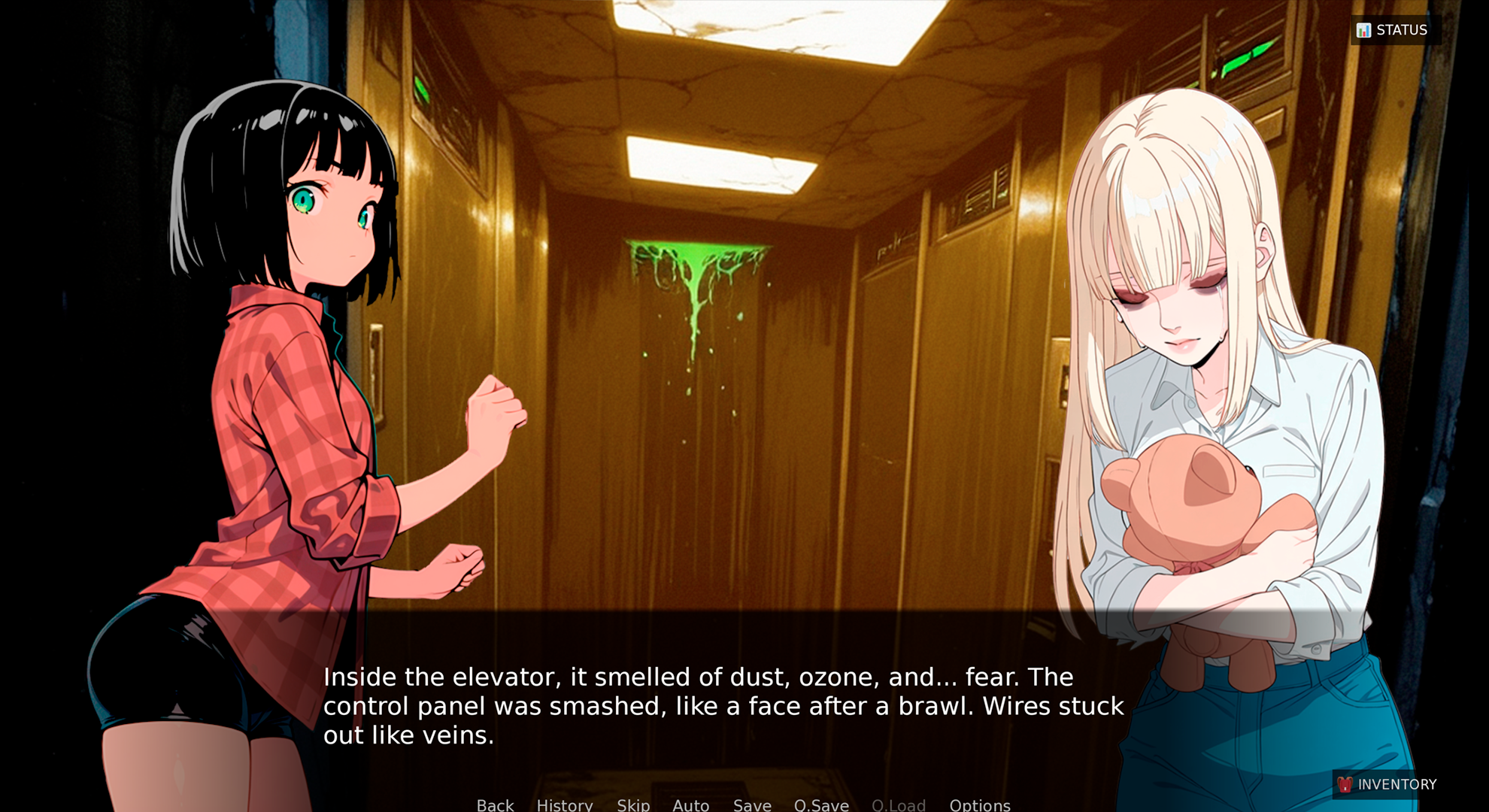The height and width of the screenshot is (812, 1489).
Task: Show the dialogue History log
Action: point(565,804)
